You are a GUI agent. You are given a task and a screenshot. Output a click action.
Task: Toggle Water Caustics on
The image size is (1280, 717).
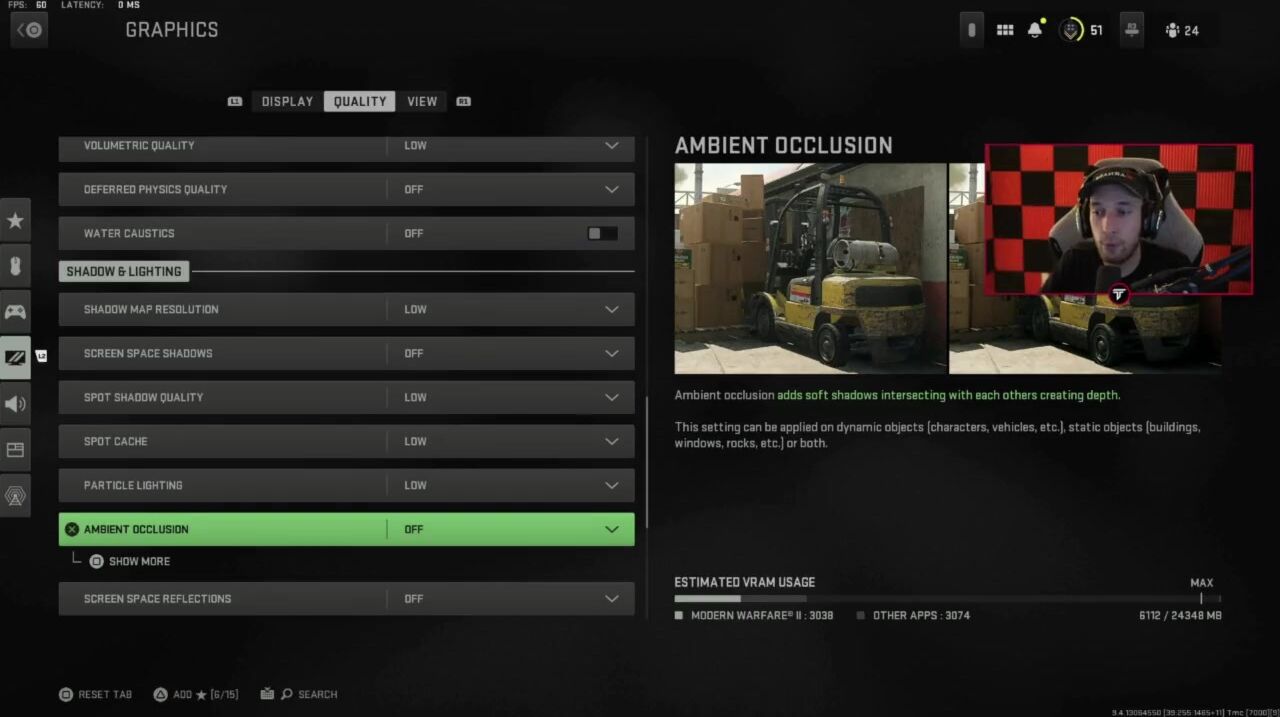click(x=601, y=233)
